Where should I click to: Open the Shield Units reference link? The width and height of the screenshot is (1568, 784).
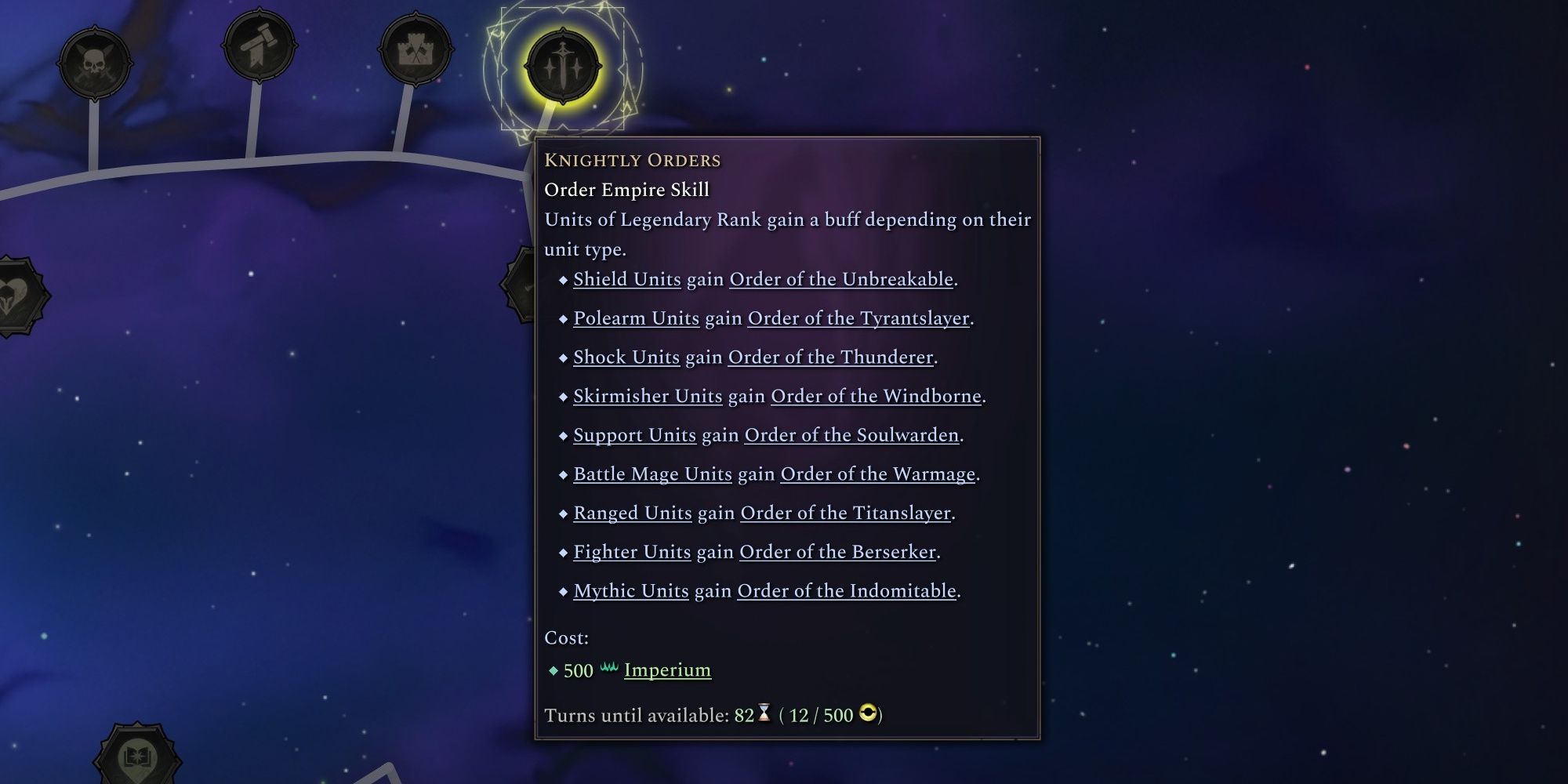point(626,279)
